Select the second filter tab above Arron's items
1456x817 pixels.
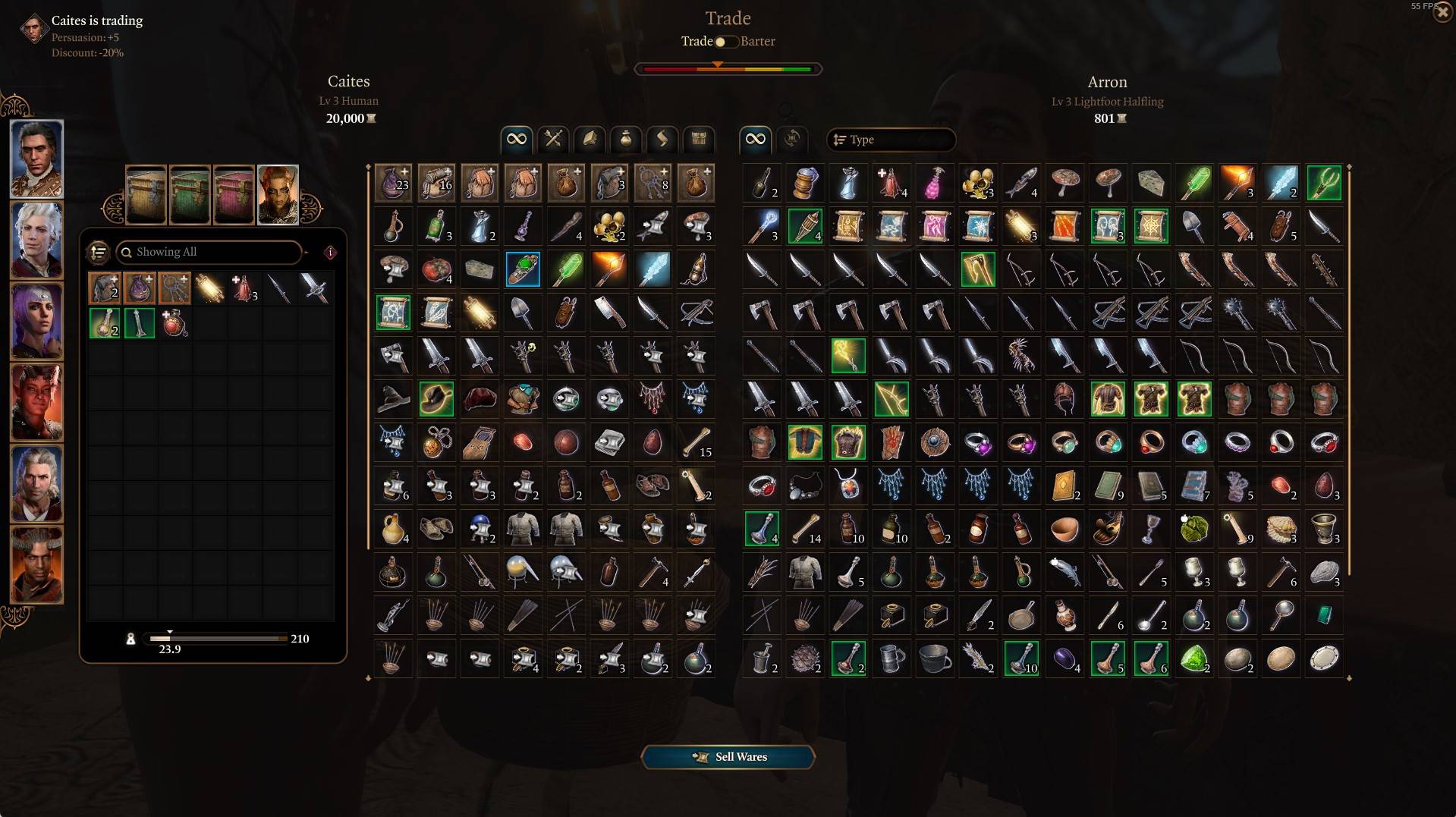click(791, 140)
